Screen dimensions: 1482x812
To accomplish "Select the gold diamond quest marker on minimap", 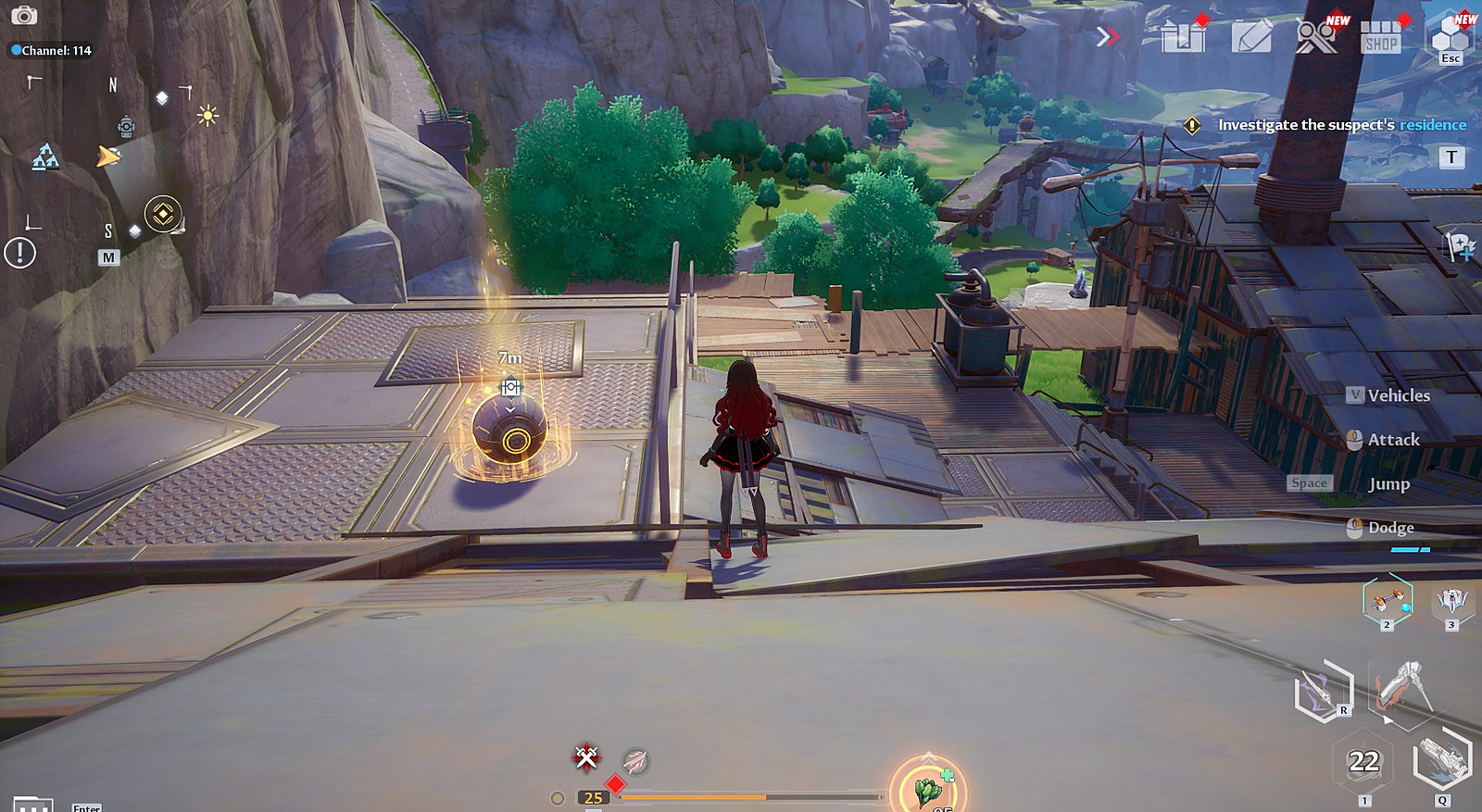I will click(x=163, y=214).
